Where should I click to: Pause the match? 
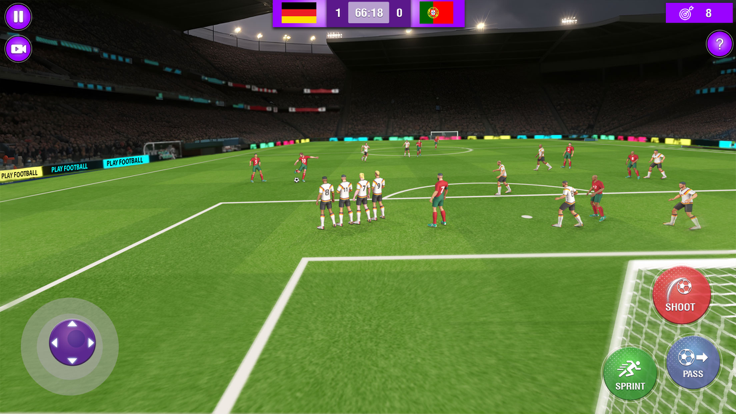(18, 17)
